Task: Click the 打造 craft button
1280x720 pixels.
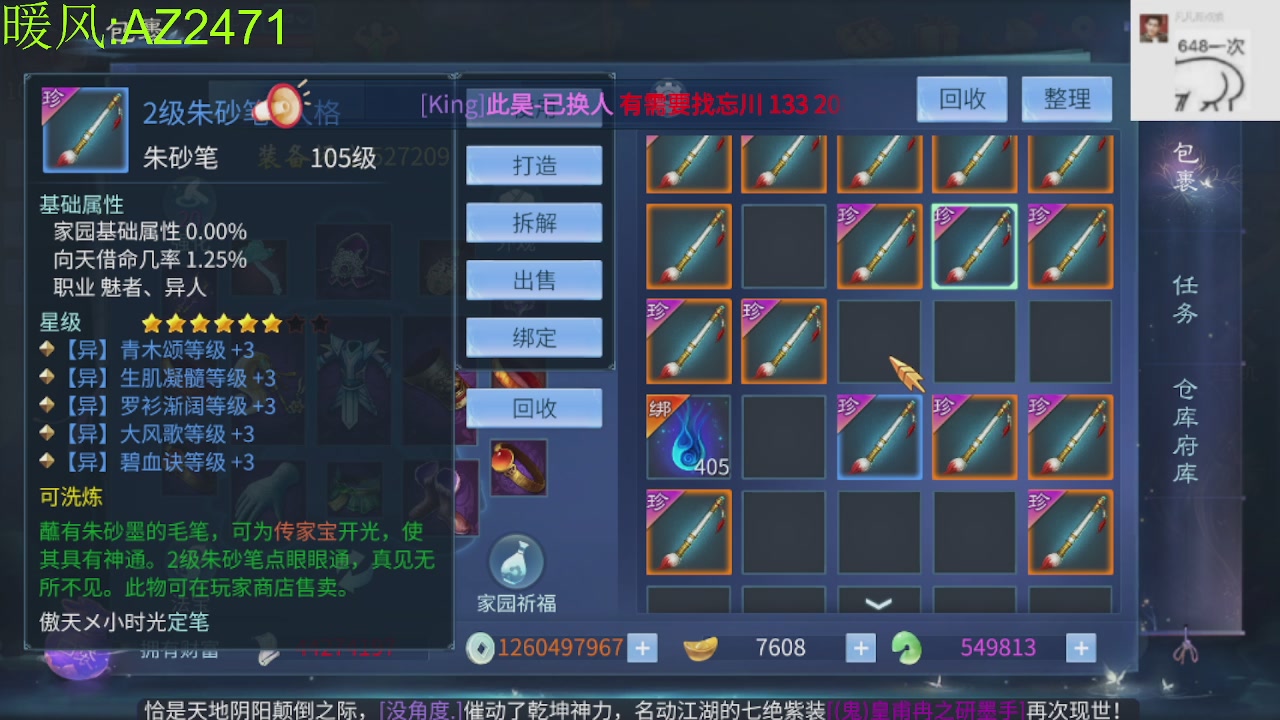Action: [534, 164]
